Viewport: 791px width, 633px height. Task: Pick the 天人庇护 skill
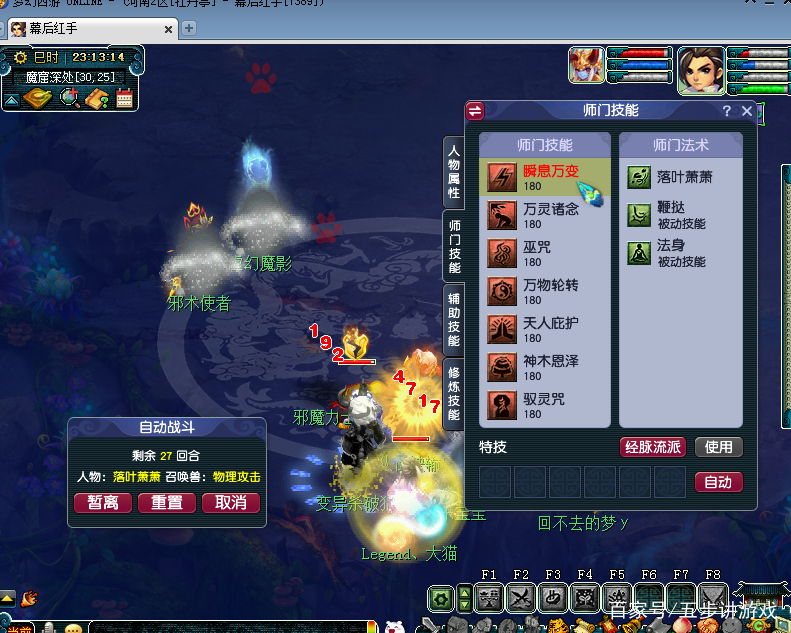(545, 330)
